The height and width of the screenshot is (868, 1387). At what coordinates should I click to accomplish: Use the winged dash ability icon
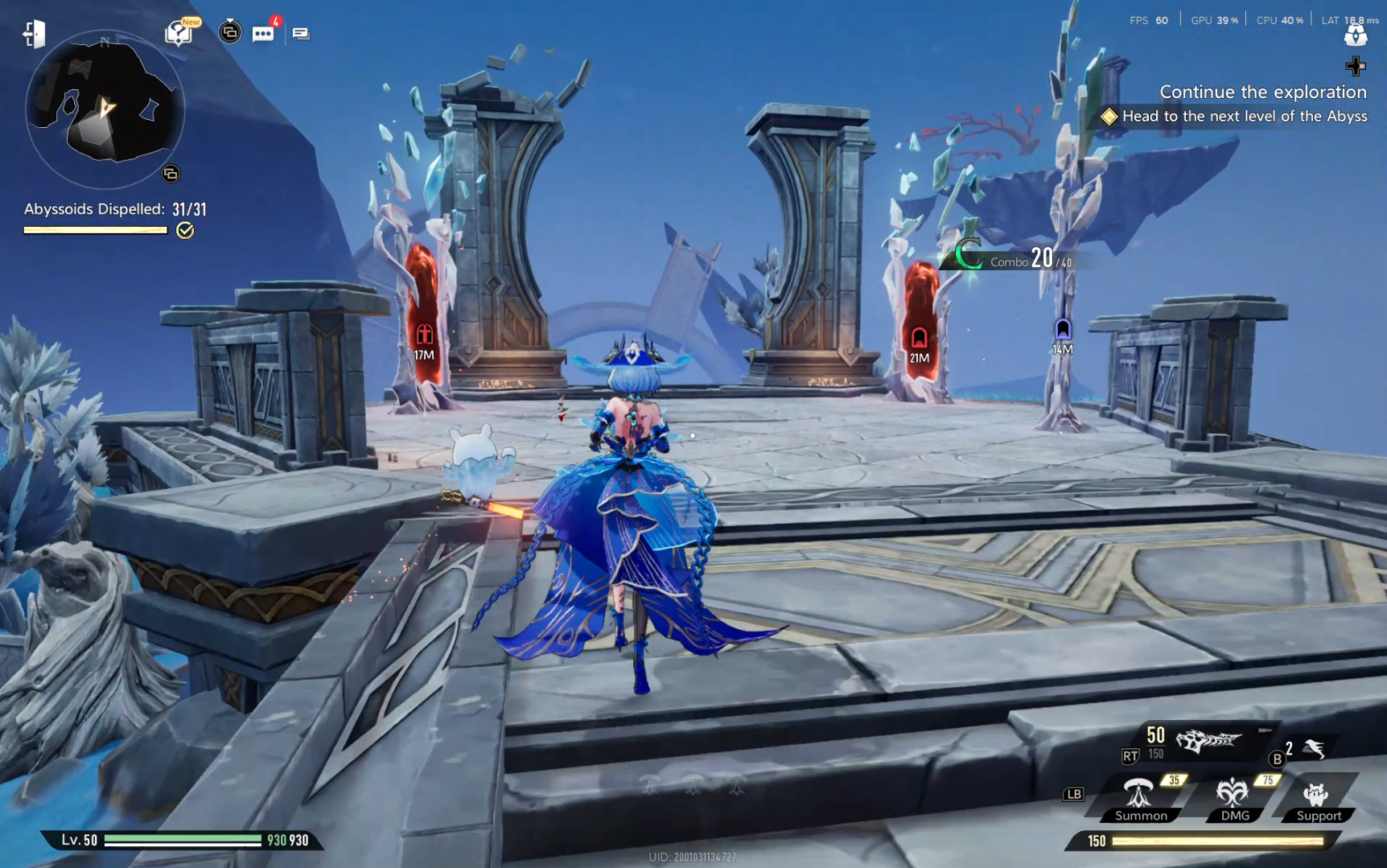point(1315,749)
